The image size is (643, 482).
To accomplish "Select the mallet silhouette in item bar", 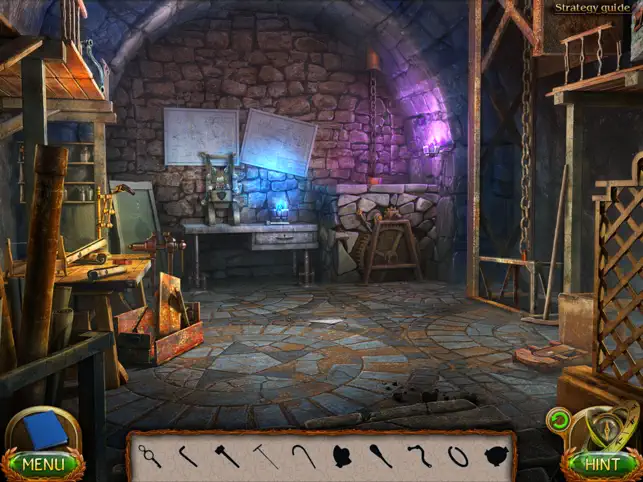I will pos(227,456).
